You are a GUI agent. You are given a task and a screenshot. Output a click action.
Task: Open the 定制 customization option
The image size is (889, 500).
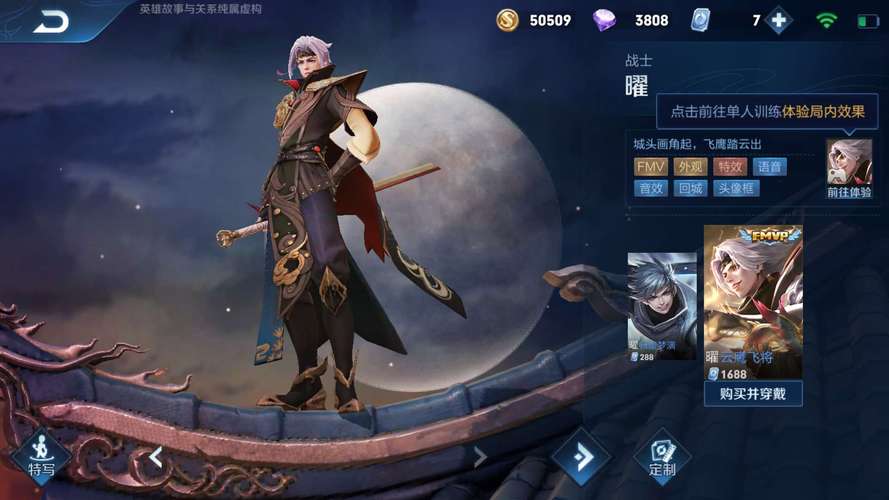pos(662,457)
